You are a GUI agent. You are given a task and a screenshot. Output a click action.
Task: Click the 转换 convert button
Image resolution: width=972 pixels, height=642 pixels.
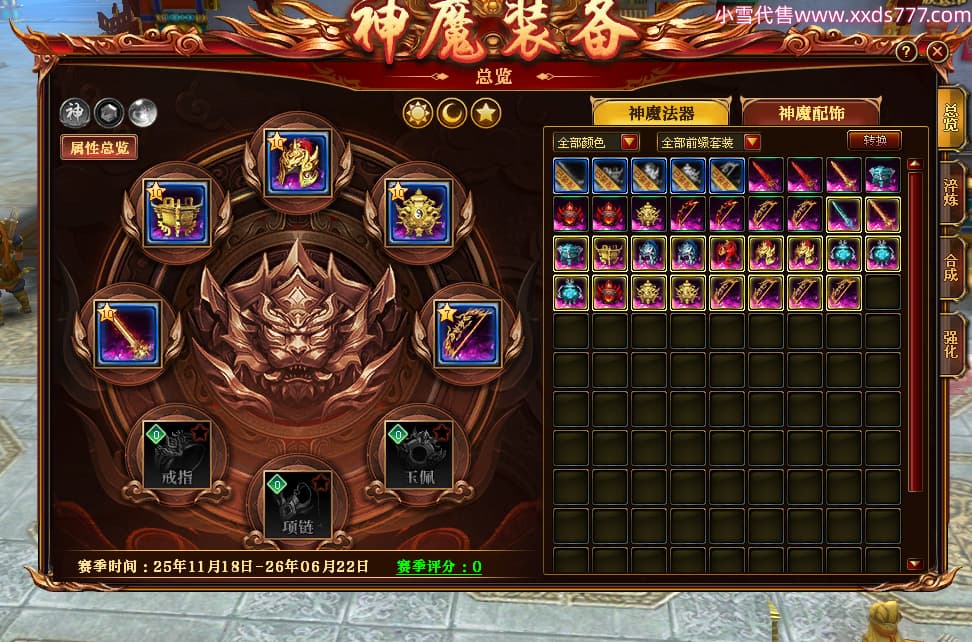874,141
